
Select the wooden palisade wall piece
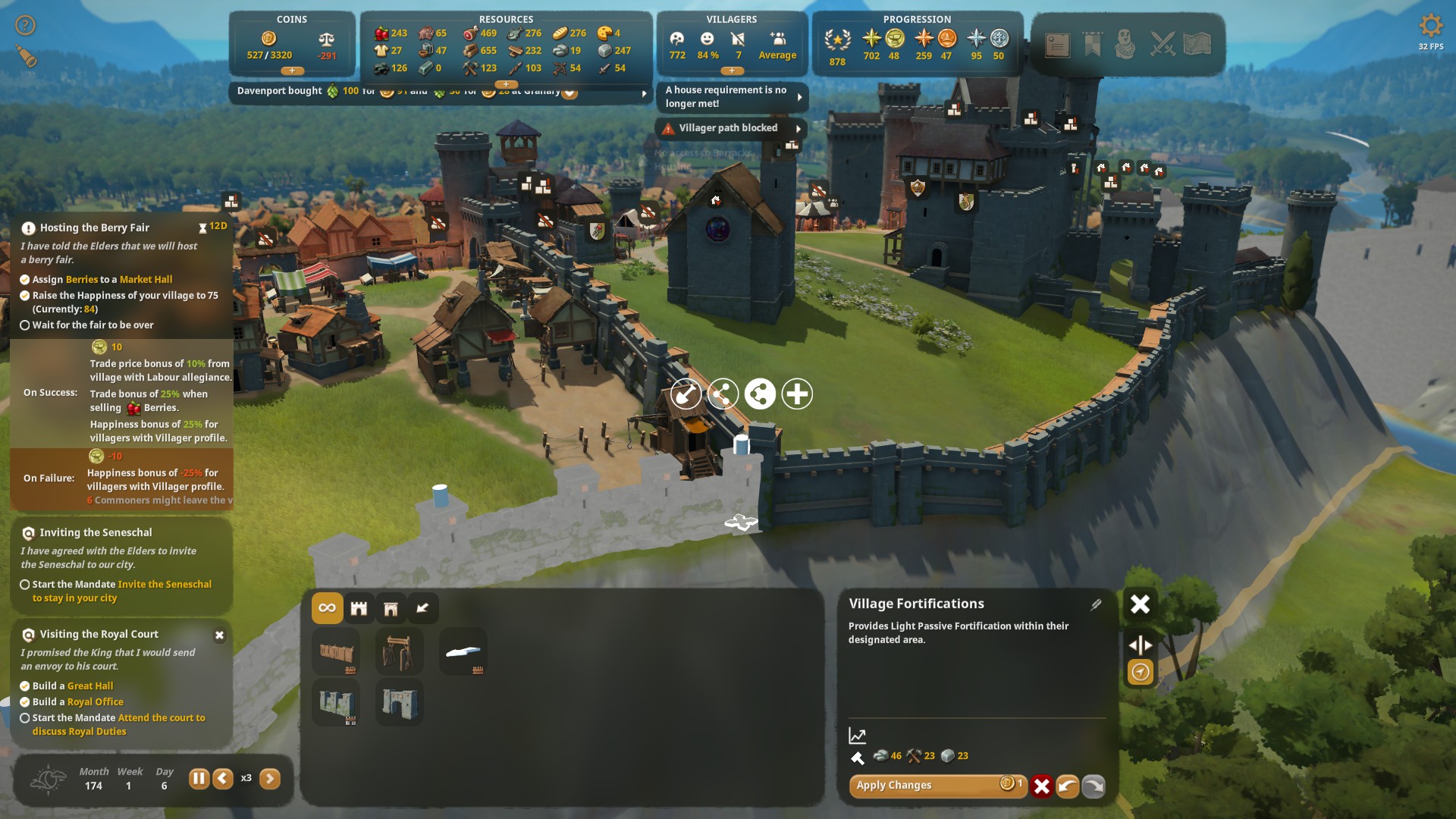337,652
